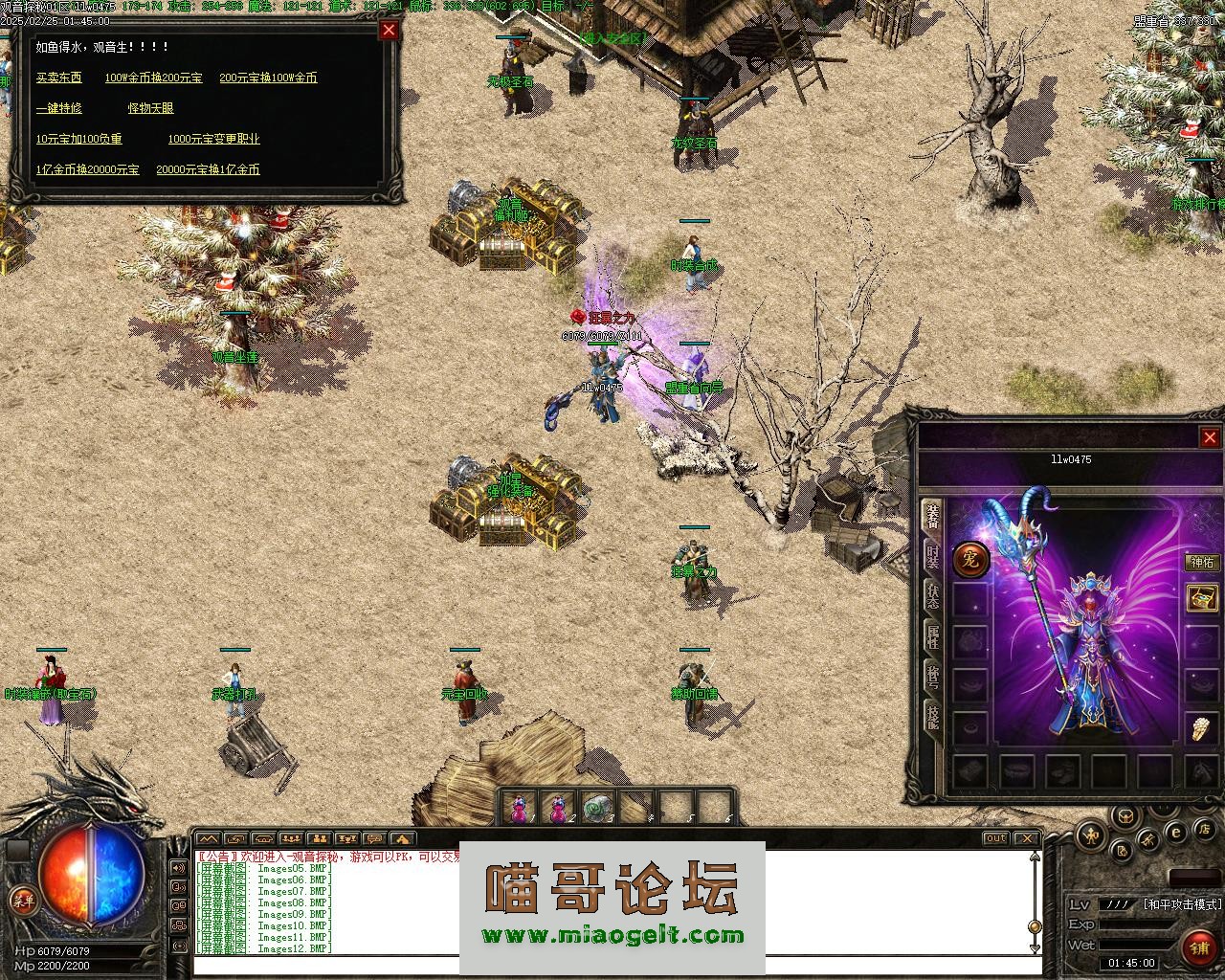Screen dimensions: 1225x980
Task: Open the 状态 status tab
Action: (x=931, y=595)
